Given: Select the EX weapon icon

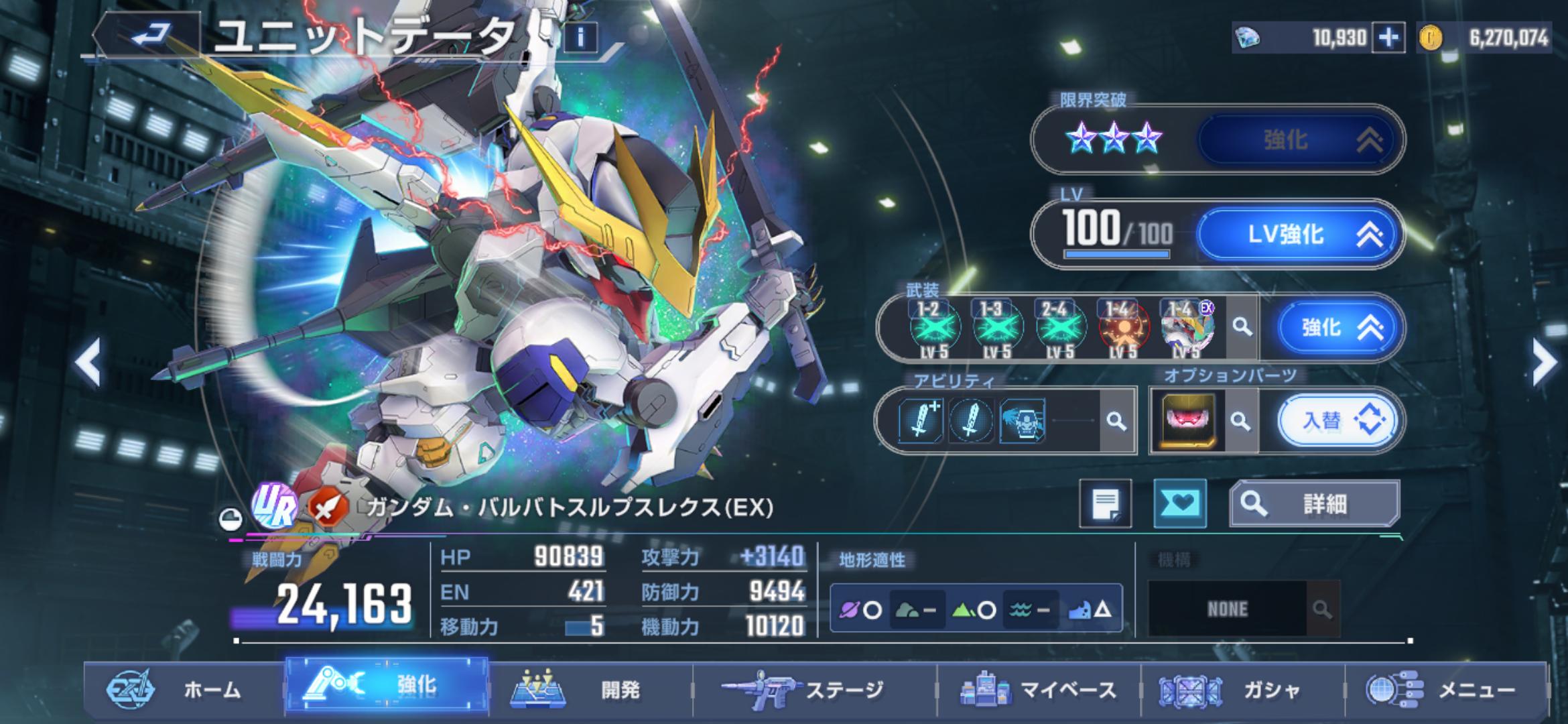Looking at the screenshot, I should coord(1187,328).
